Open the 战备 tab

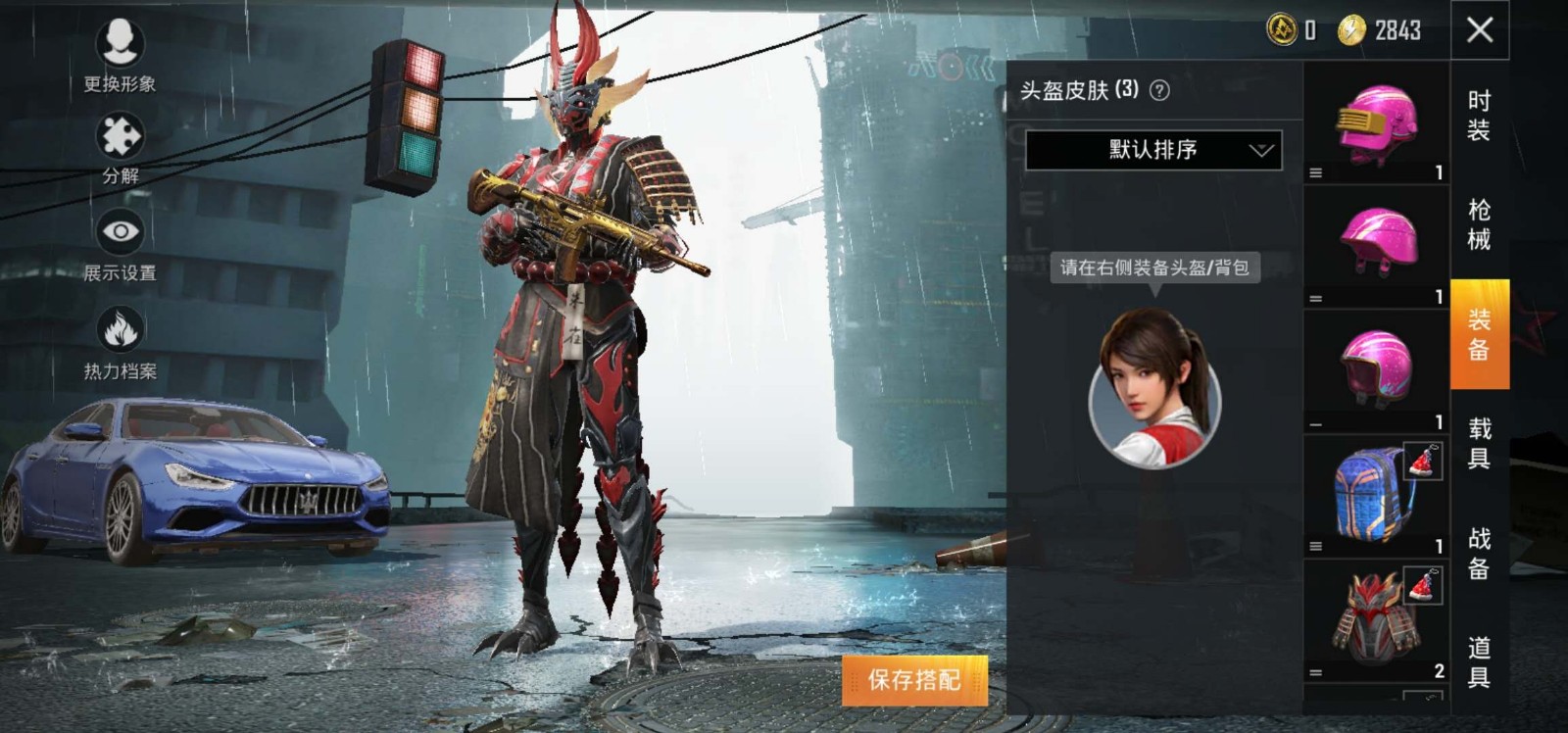pos(1479,553)
